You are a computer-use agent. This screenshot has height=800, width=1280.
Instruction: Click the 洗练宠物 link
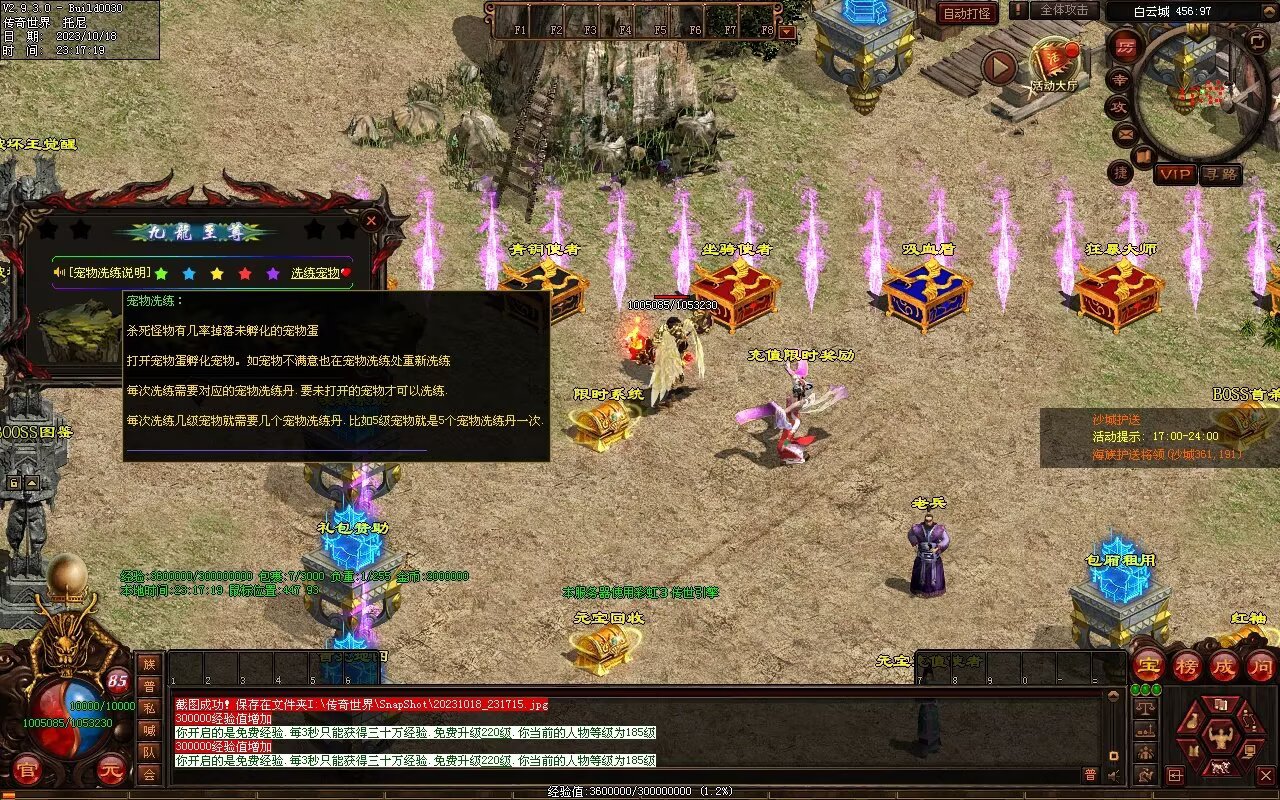point(315,272)
